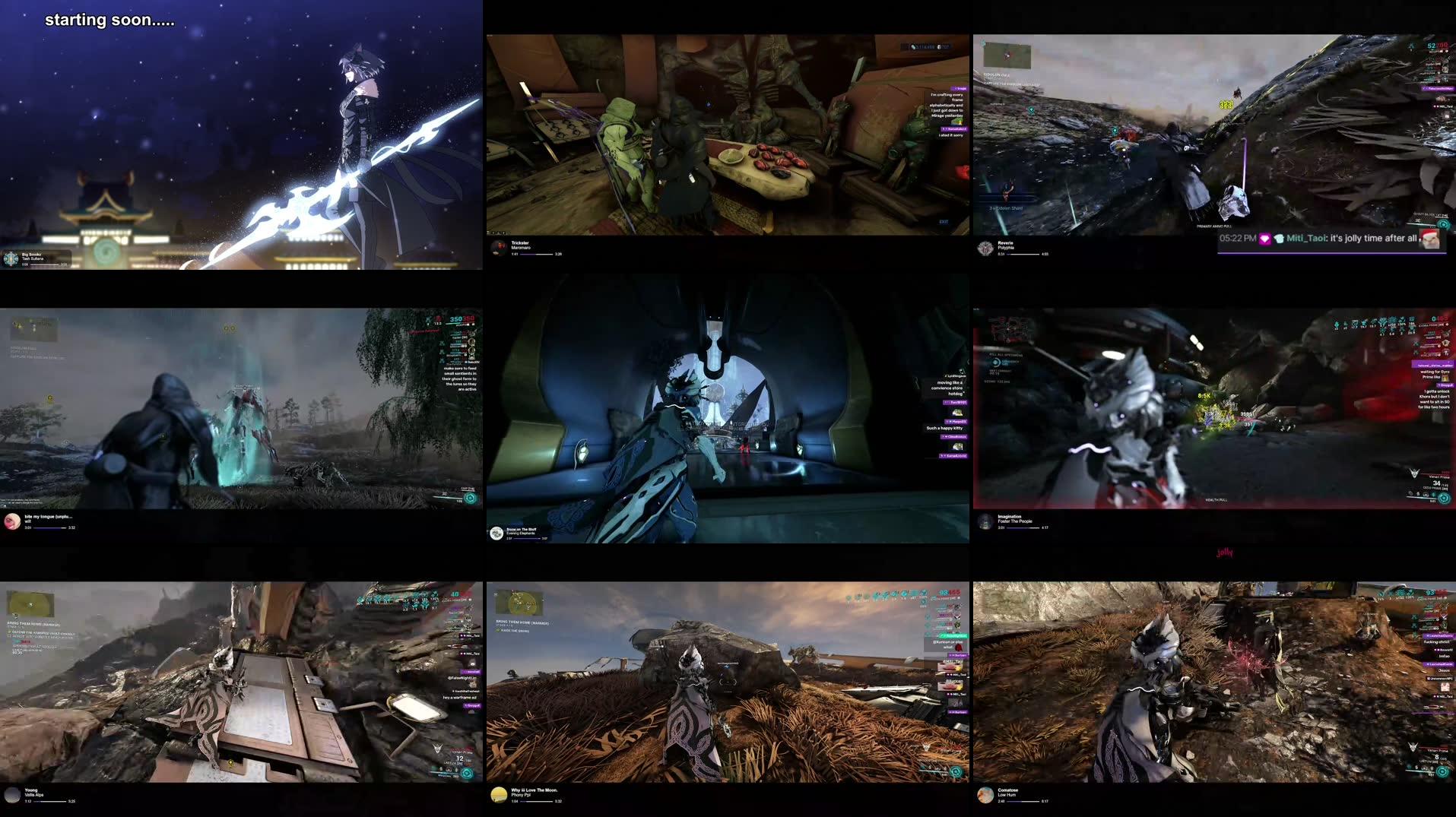Open the Big Smoke album art
This screenshot has width=1456, height=817.
pyautogui.click(x=11, y=259)
